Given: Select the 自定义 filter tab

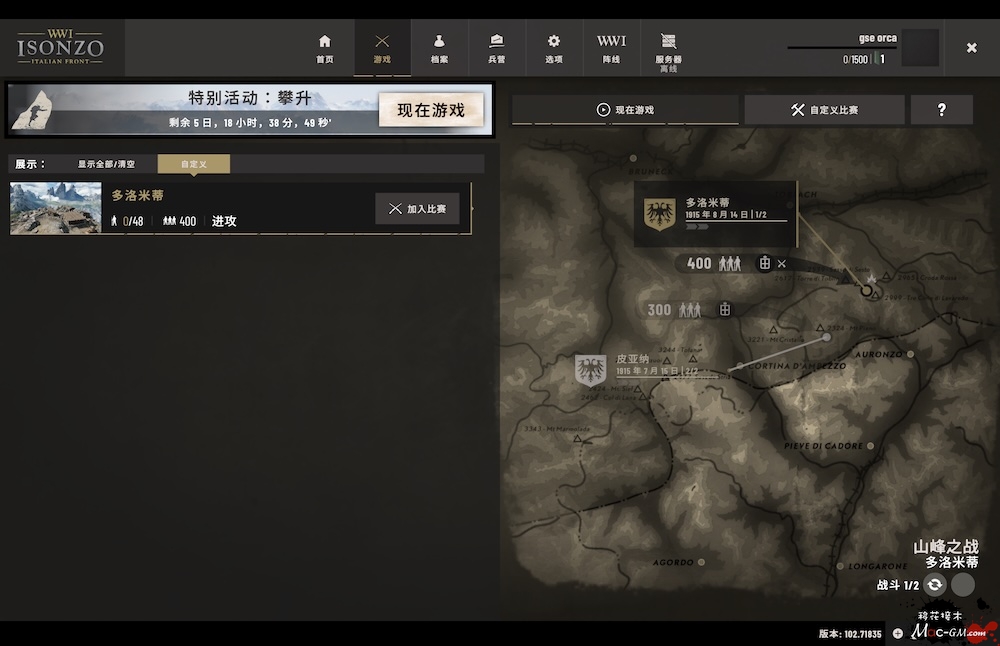Looking at the screenshot, I should [193, 164].
